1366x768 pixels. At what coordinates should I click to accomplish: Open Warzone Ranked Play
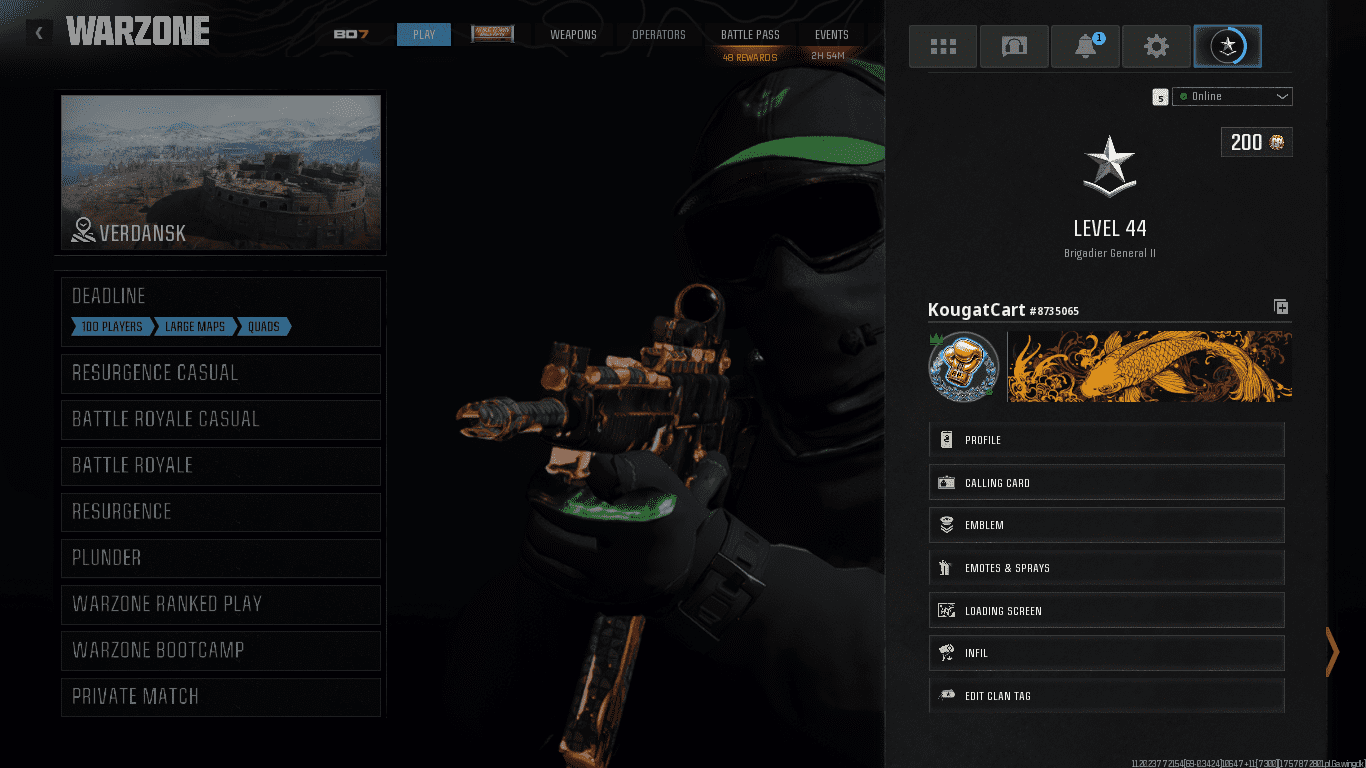pyautogui.click(x=221, y=604)
